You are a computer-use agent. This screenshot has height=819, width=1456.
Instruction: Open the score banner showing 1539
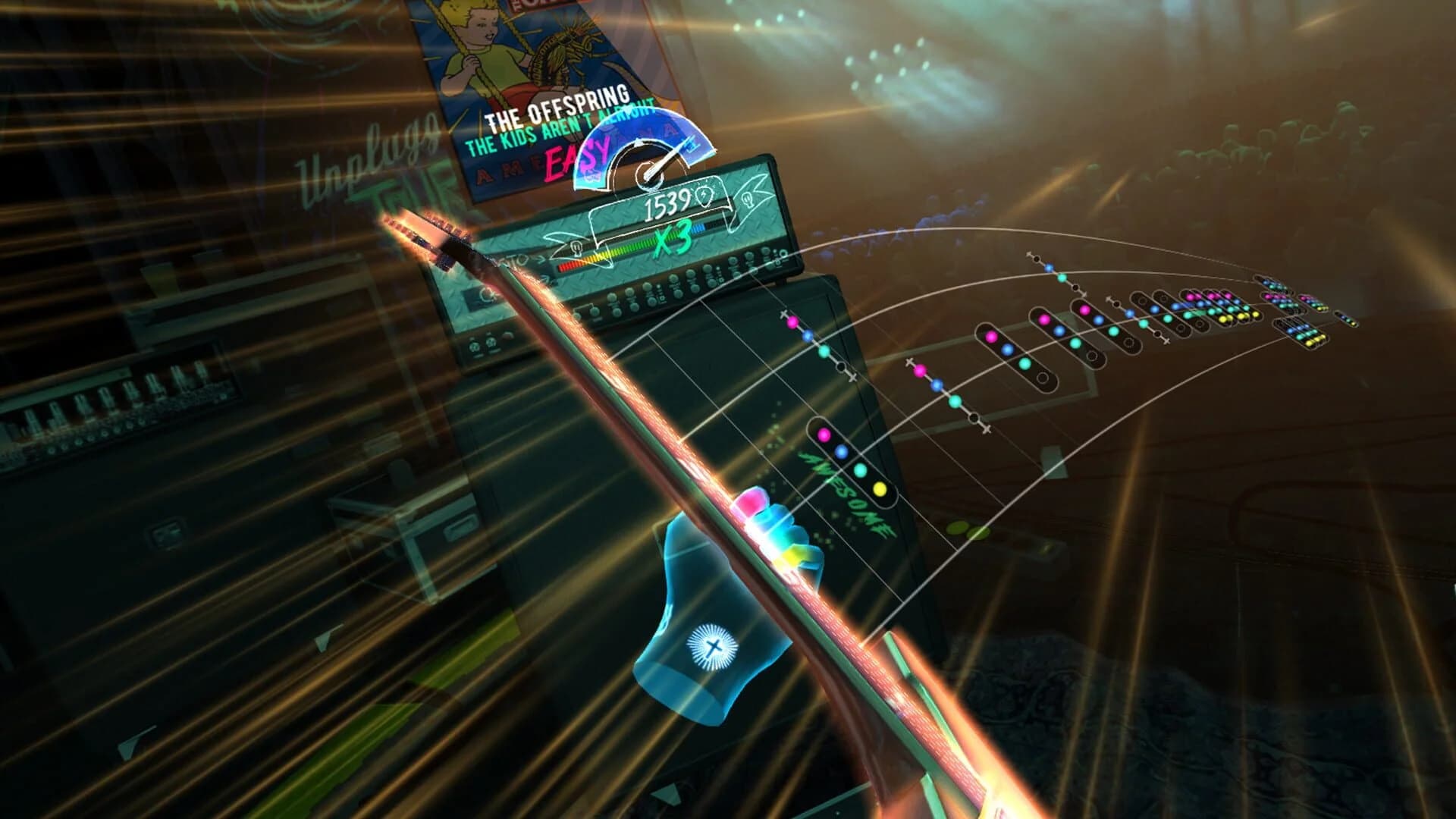pos(667,204)
